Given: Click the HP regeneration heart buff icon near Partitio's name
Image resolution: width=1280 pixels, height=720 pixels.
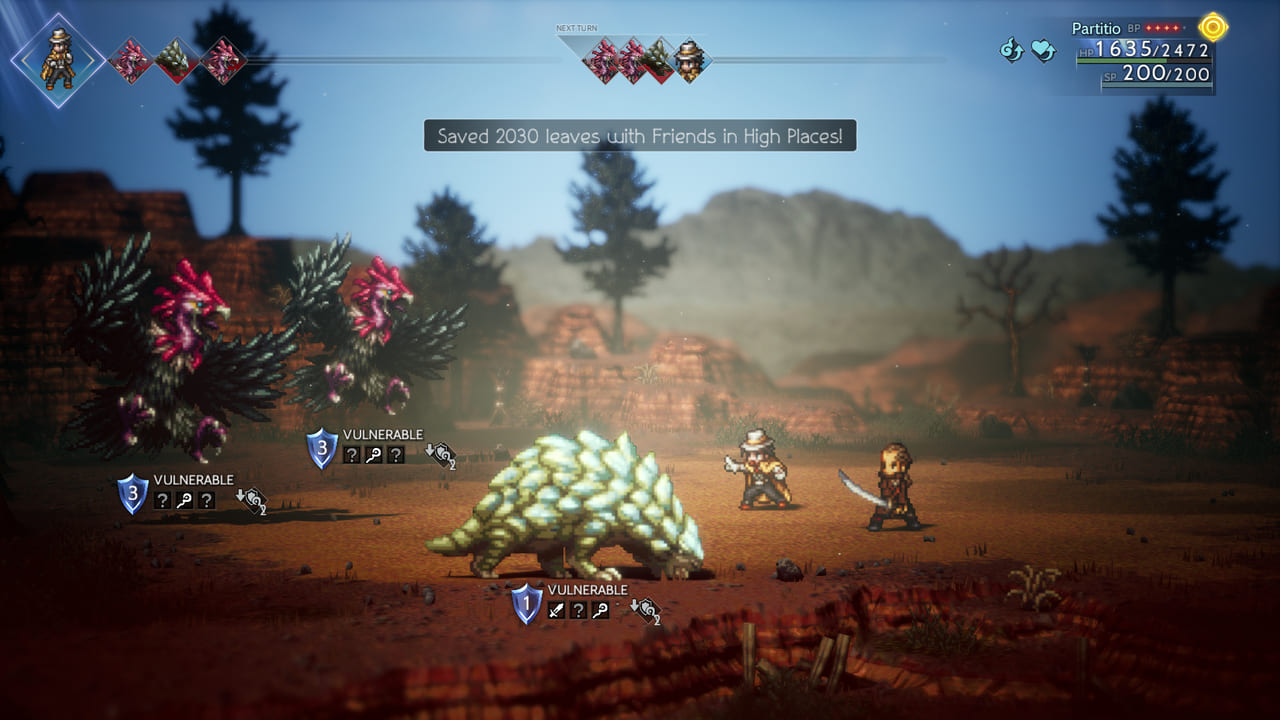Looking at the screenshot, I should tap(1042, 49).
